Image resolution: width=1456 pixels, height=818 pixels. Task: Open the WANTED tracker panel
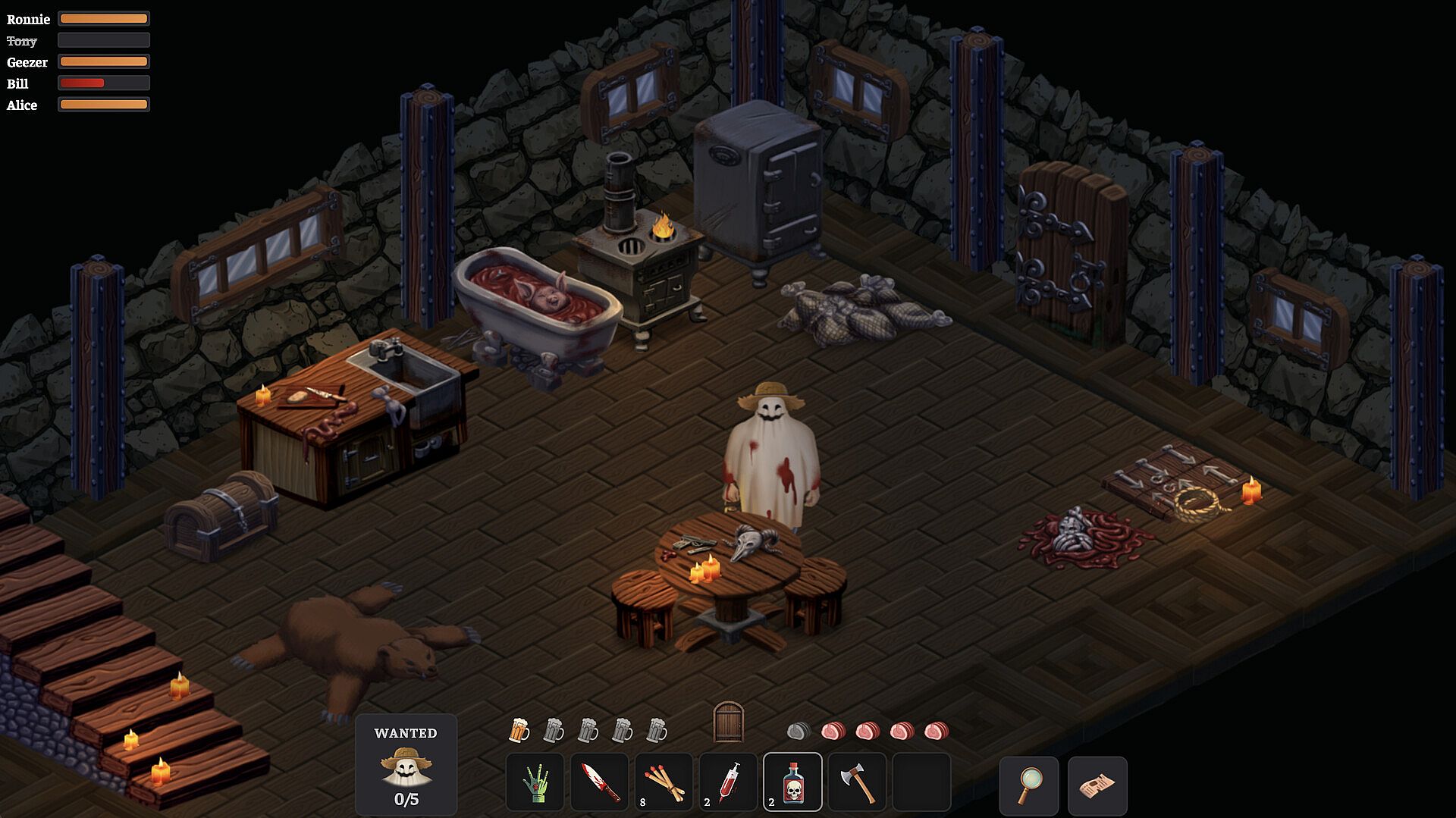pyautogui.click(x=406, y=764)
